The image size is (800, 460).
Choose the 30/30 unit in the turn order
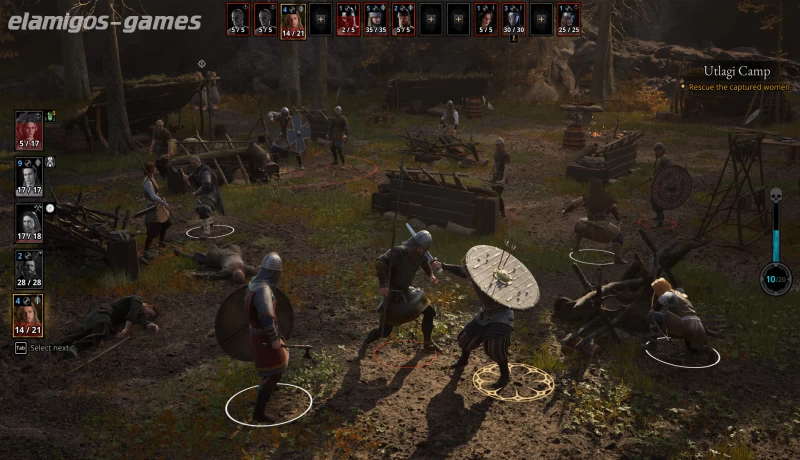[513, 18]
